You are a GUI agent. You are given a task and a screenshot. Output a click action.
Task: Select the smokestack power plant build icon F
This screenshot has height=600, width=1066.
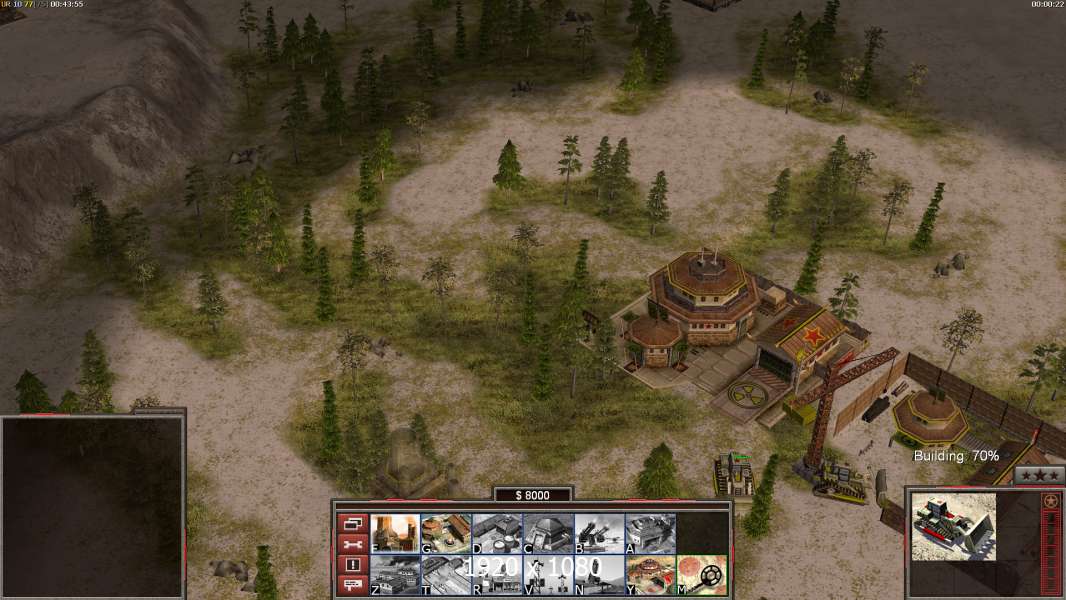[395, 534]
